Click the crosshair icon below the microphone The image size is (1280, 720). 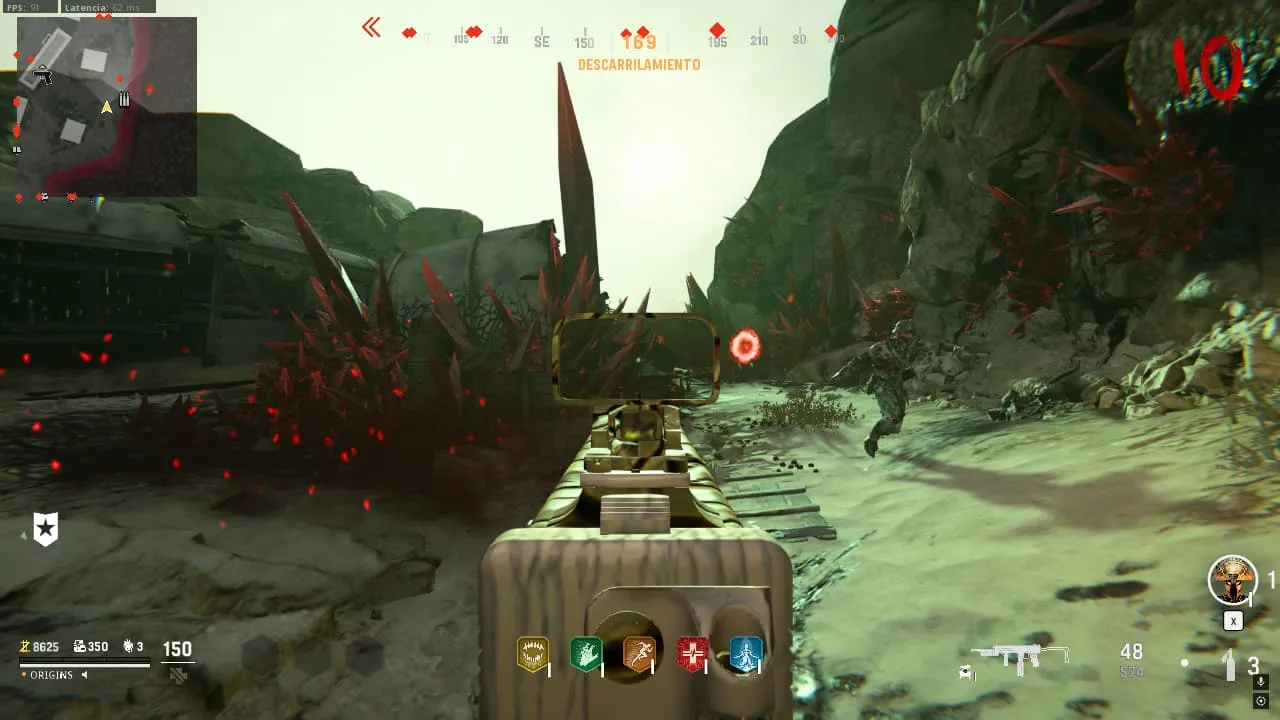[x=1263, y=701]
